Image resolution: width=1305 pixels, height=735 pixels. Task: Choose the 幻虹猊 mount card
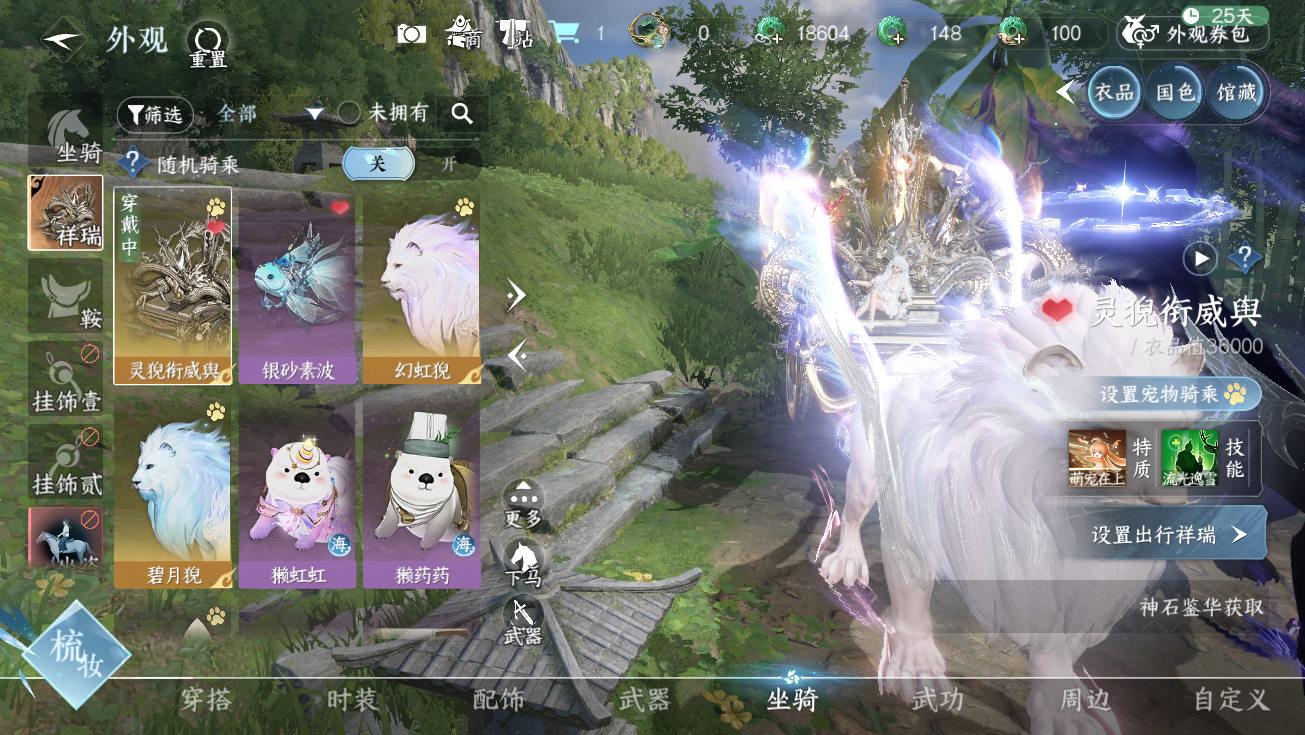pyautogui.click(x=421, y=288)
